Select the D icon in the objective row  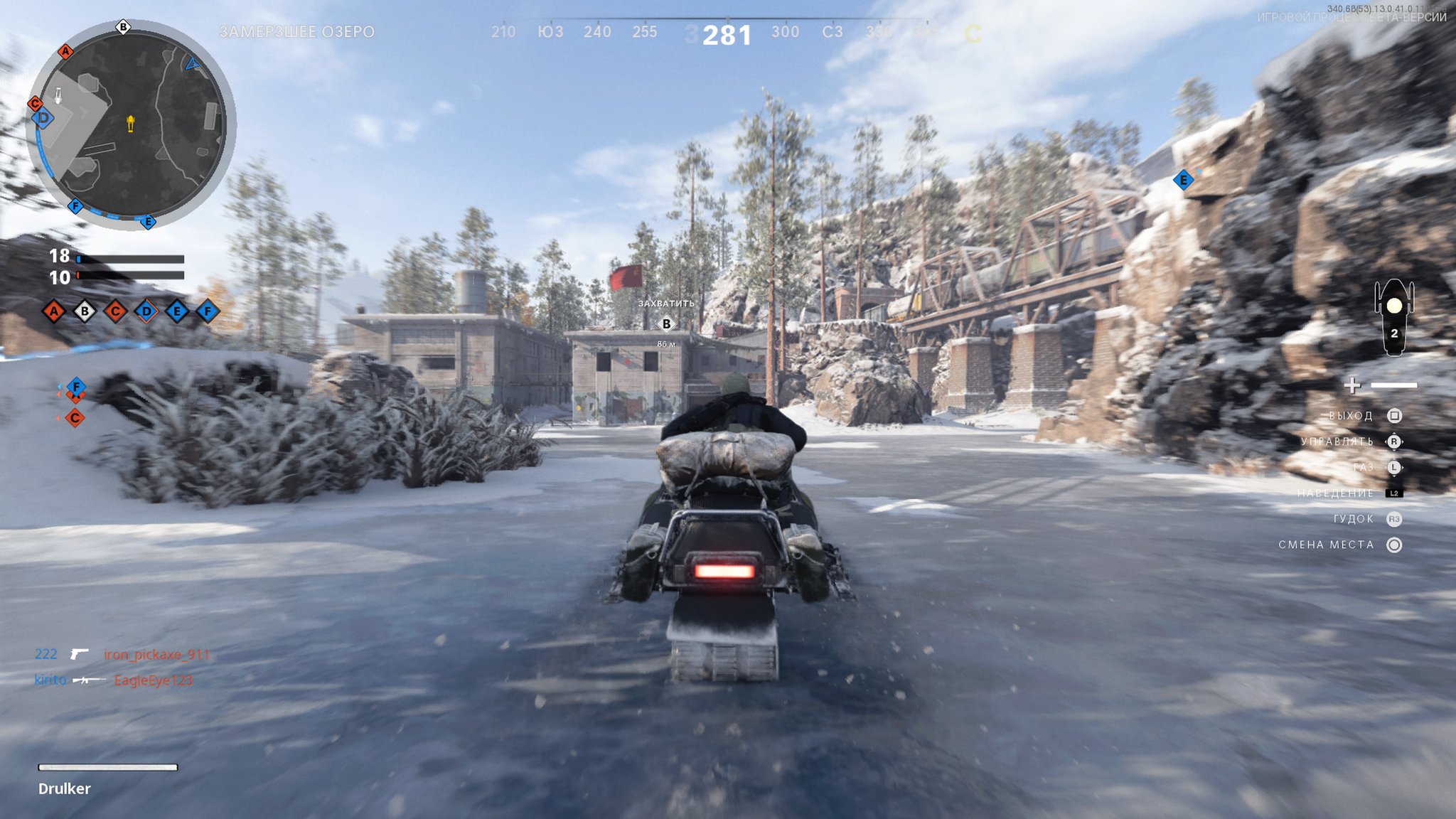(x=146, y=311)
